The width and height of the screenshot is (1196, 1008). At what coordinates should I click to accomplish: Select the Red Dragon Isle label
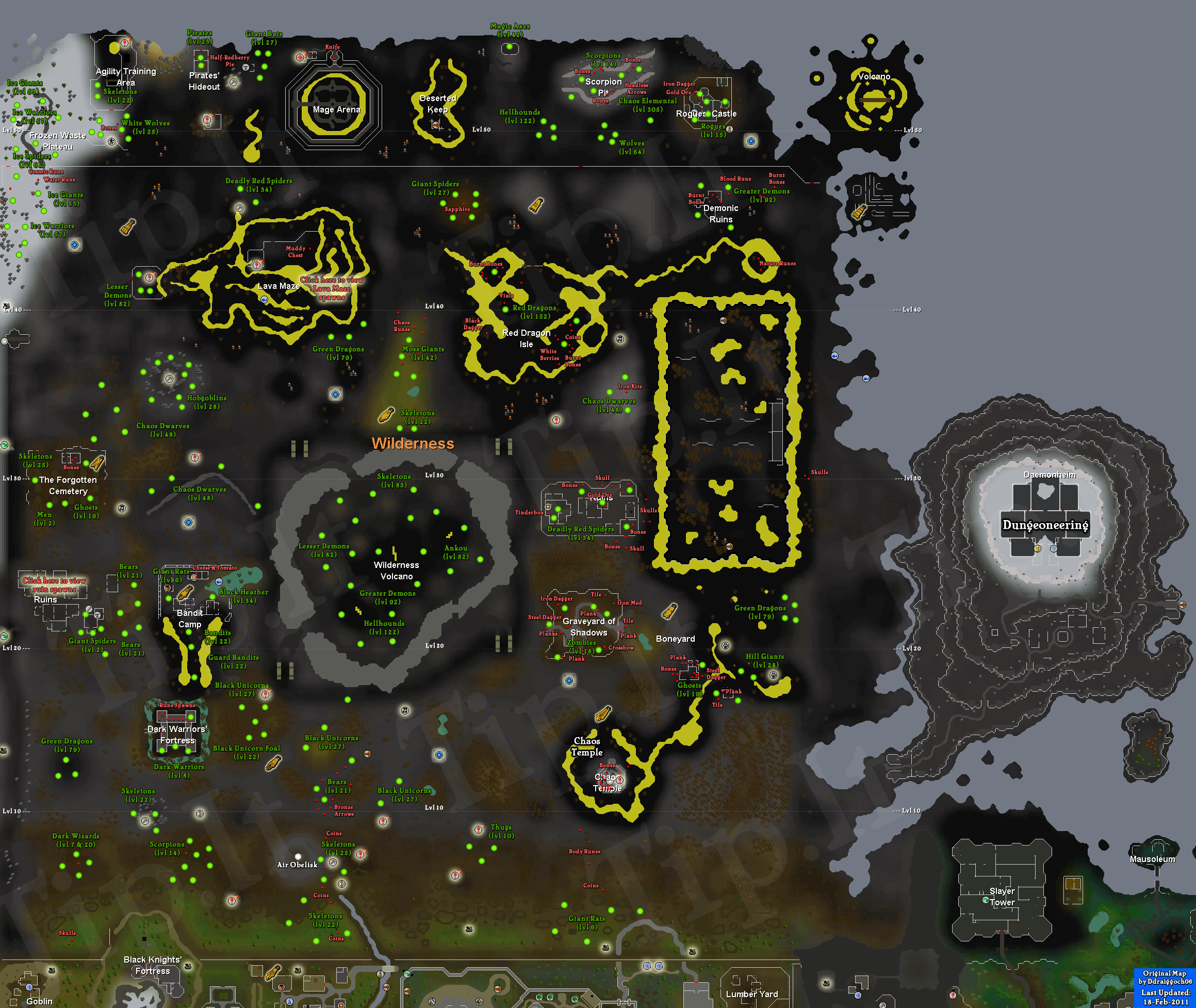click(x=526, y=338)
